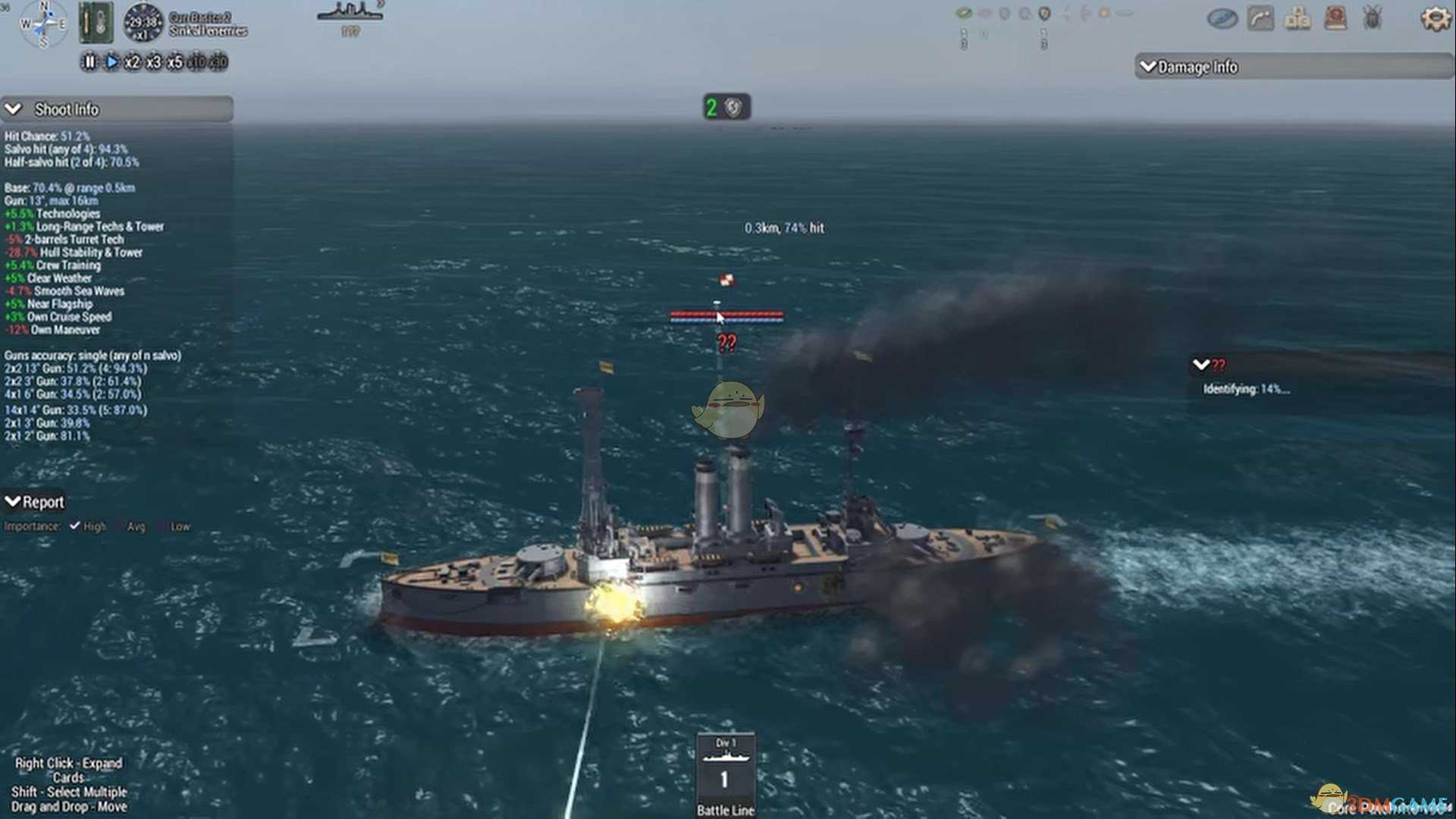Collapse the Damage Info panel
Viewport: 1456px width, 819px height.
1148,67
